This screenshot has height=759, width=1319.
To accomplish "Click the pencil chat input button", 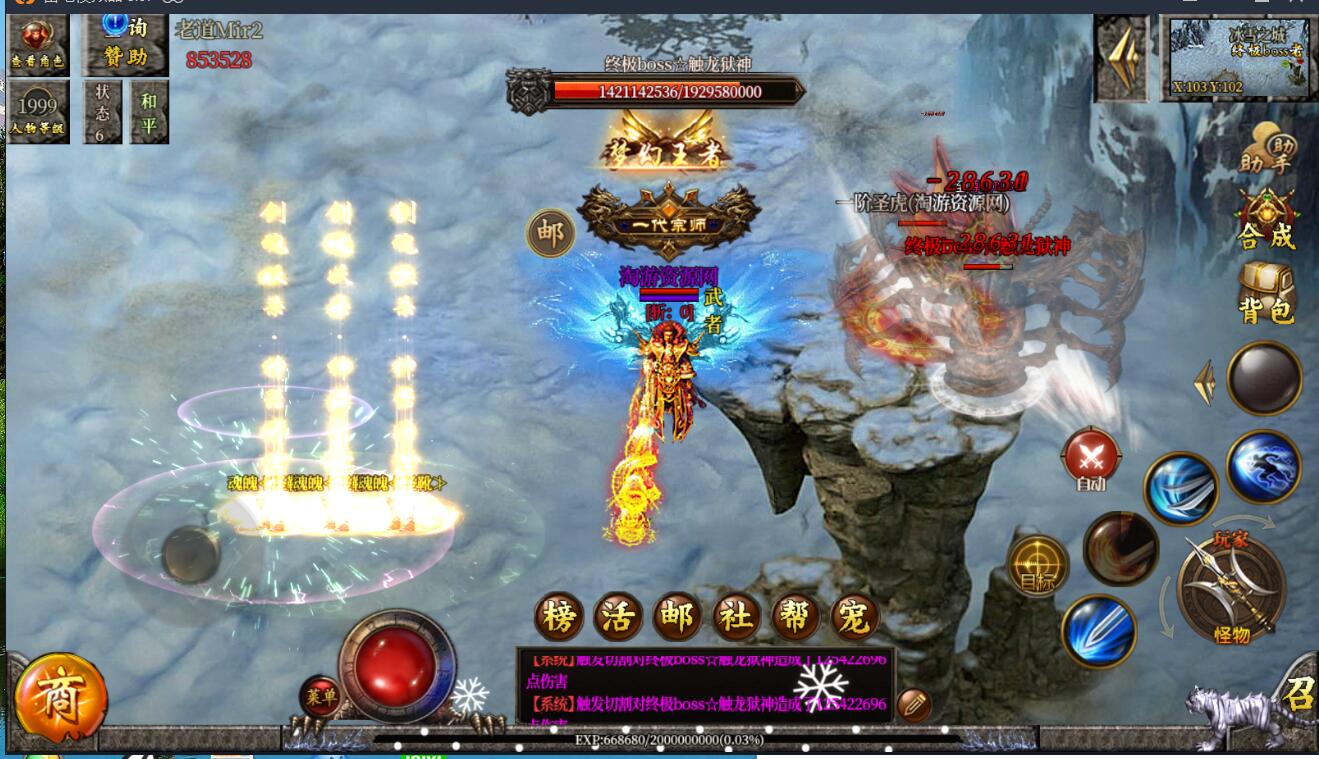I will pos(914,705).
